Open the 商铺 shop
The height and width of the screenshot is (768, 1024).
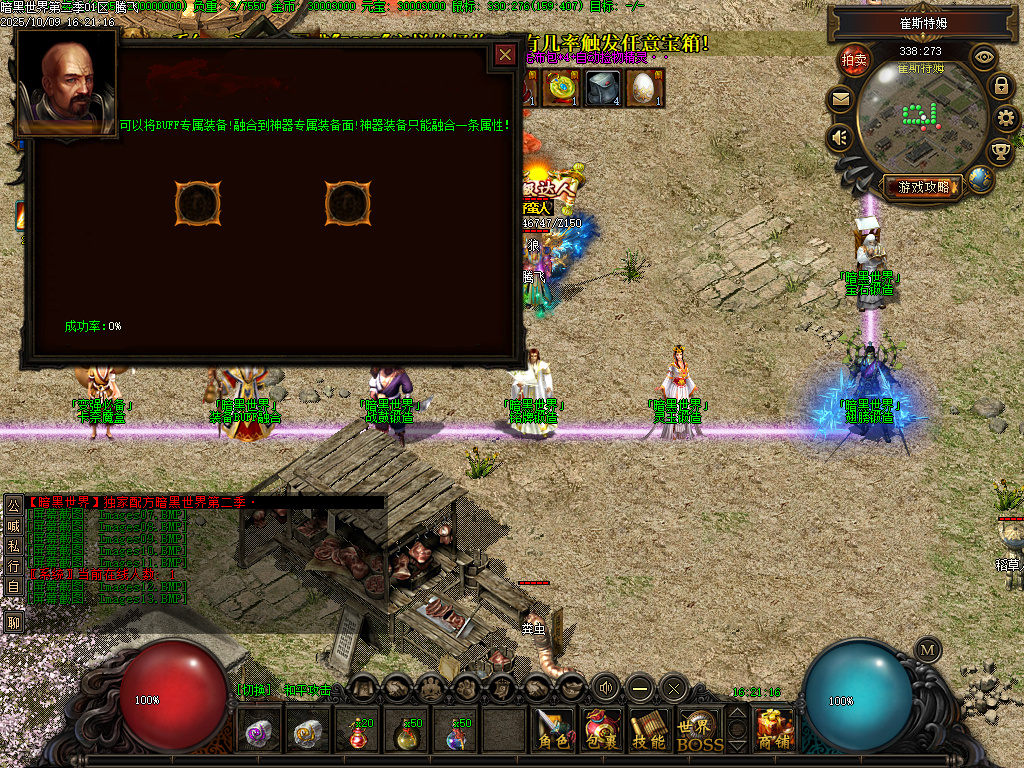tap(775, 730)
